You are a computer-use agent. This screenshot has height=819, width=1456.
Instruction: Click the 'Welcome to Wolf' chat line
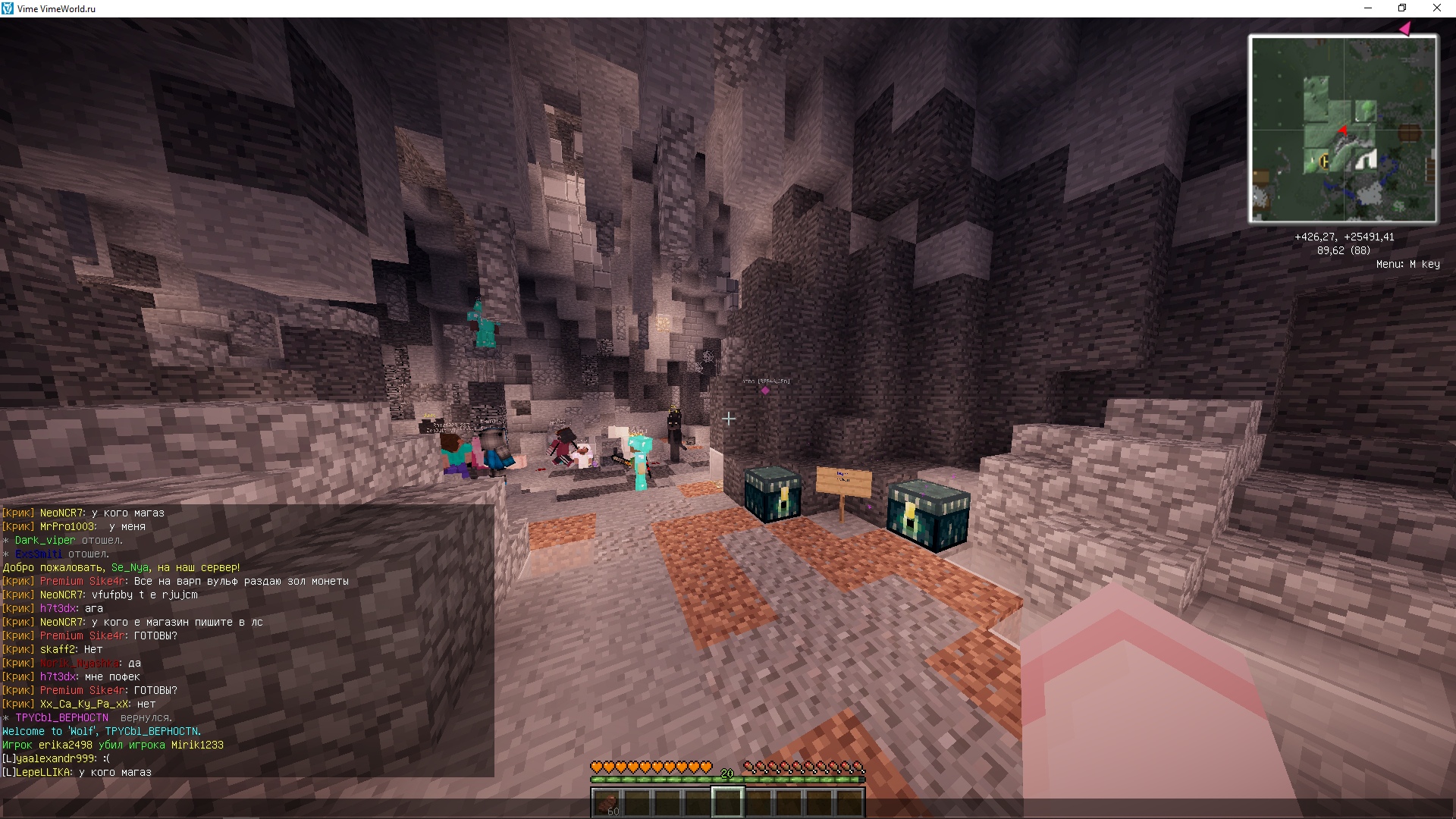[102, 732]
